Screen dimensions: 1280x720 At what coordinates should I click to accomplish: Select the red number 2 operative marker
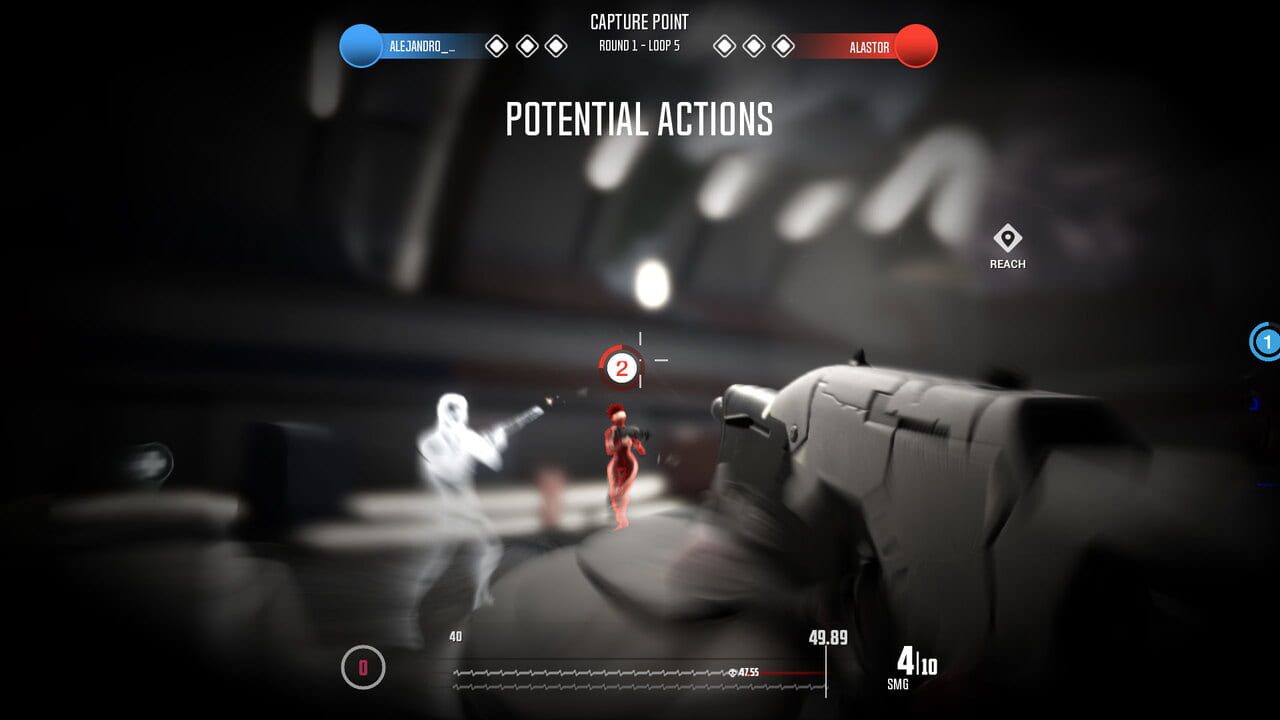tap(621, 369)
